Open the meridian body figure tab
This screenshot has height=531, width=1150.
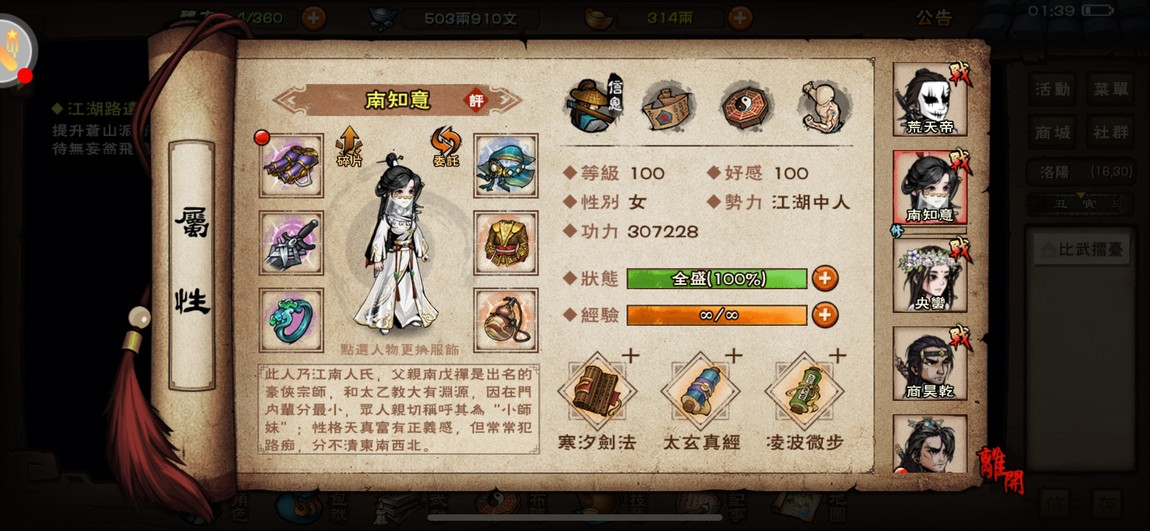pyautogui.click(x=825, y=105)
